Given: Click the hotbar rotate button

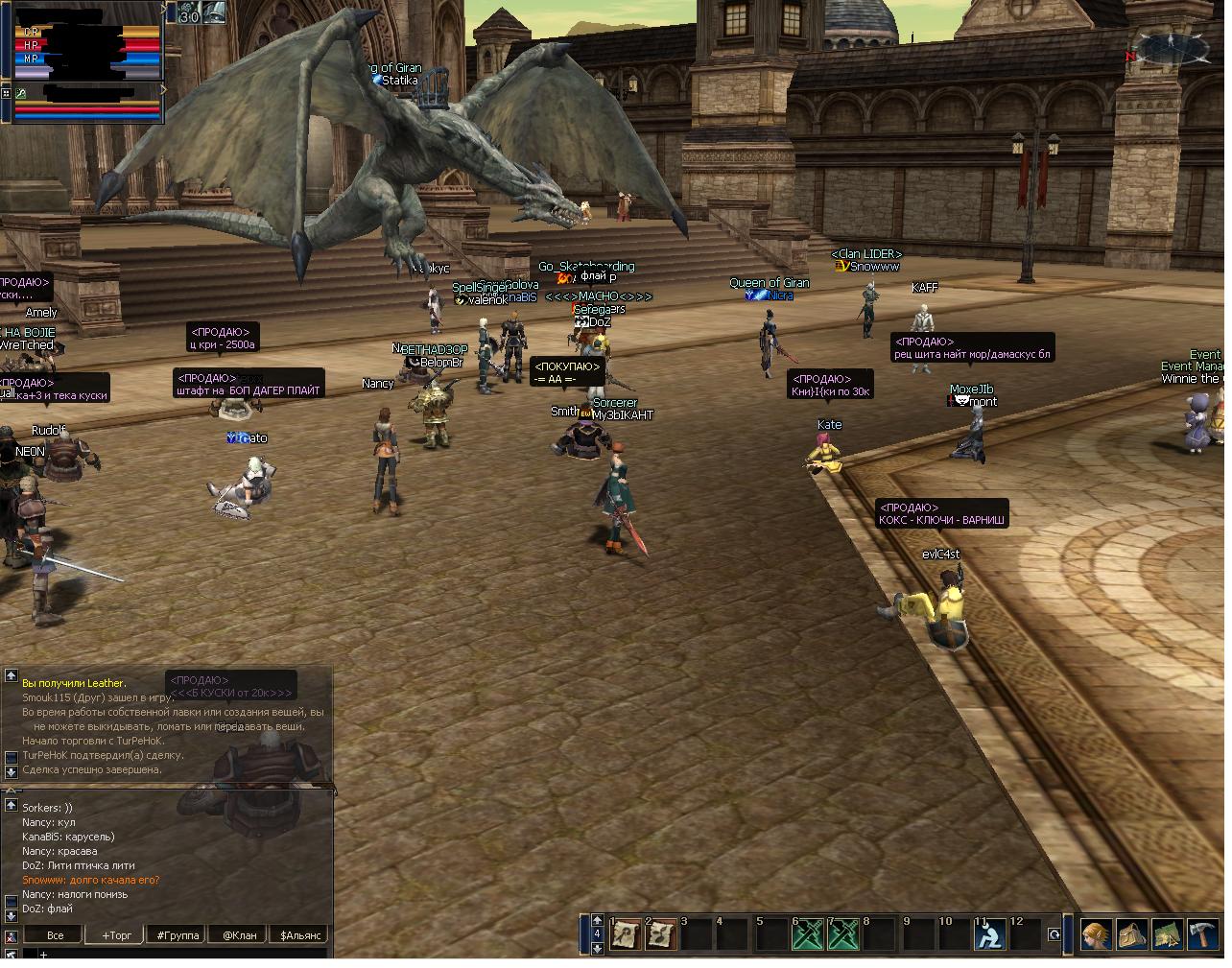Looking at the screenshot, I should 1054,934.
